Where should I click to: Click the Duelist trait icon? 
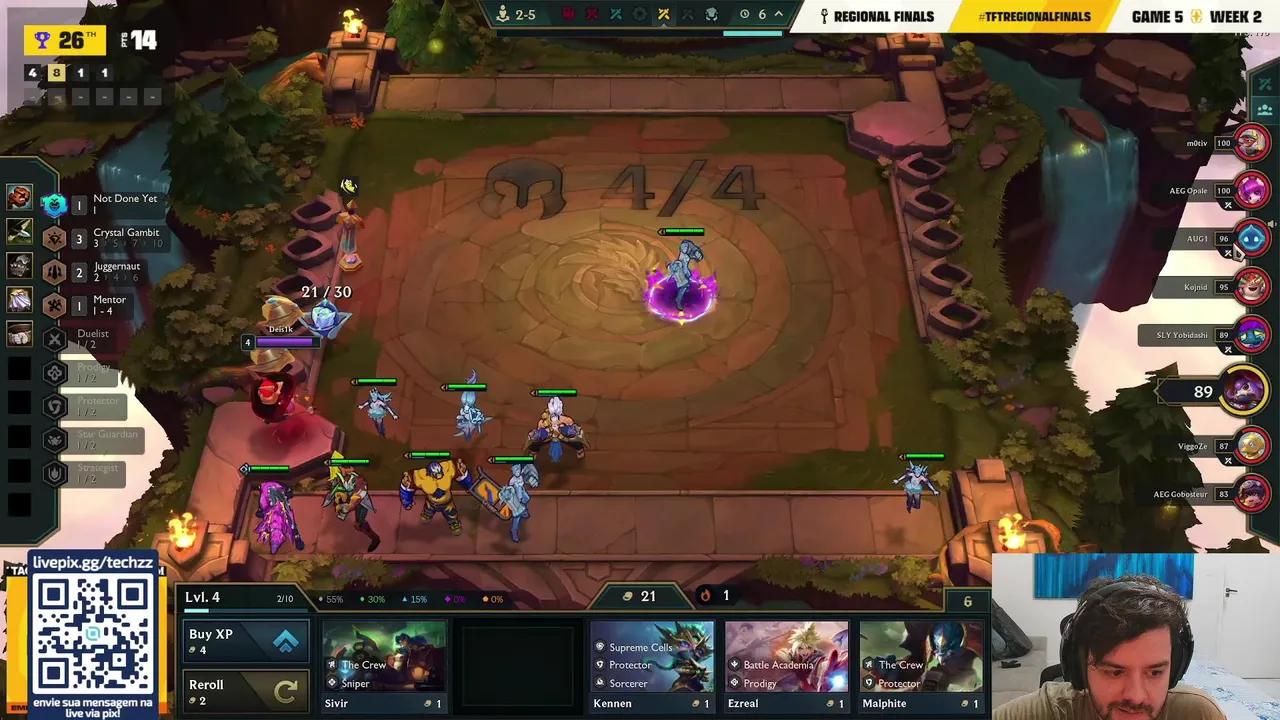pos(54,339)
